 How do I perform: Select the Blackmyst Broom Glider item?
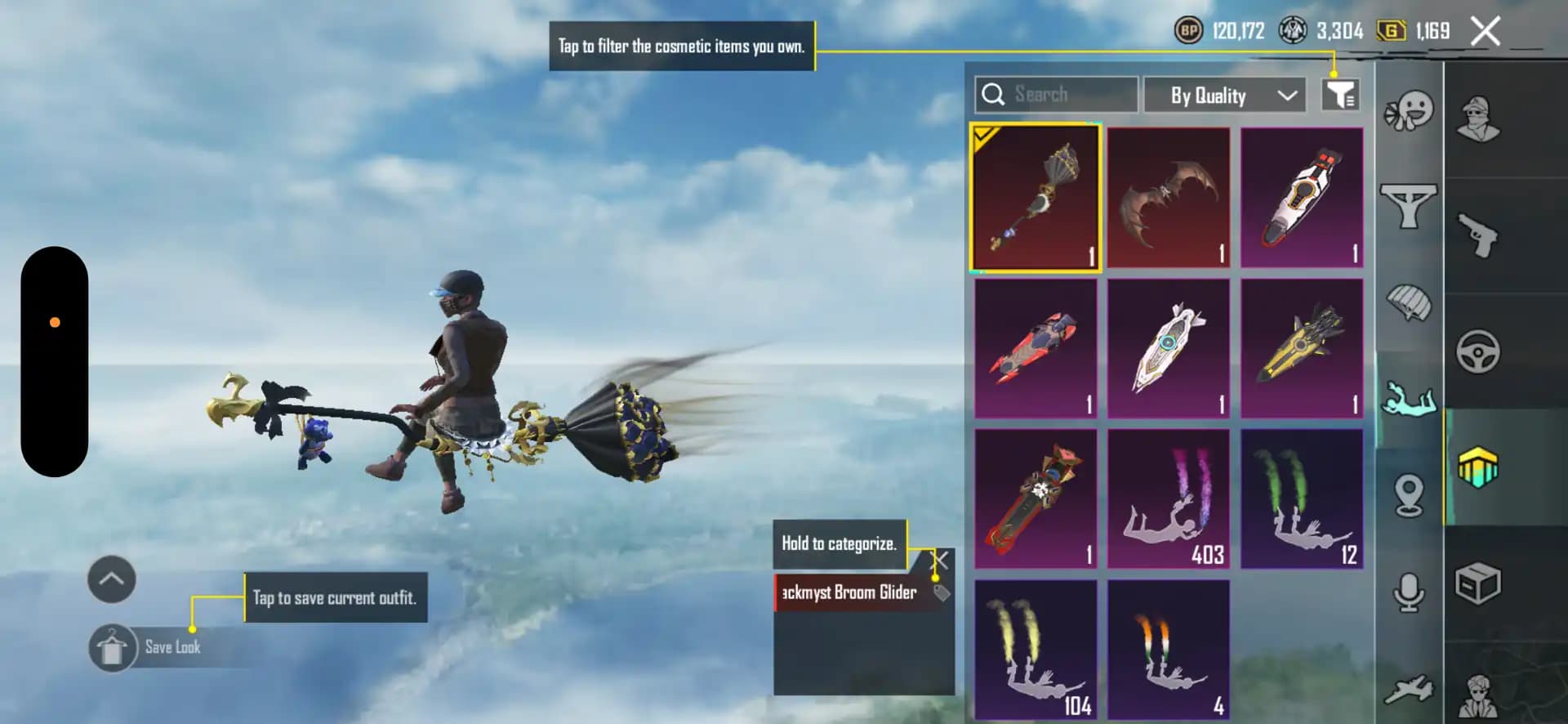(1036, 198)
